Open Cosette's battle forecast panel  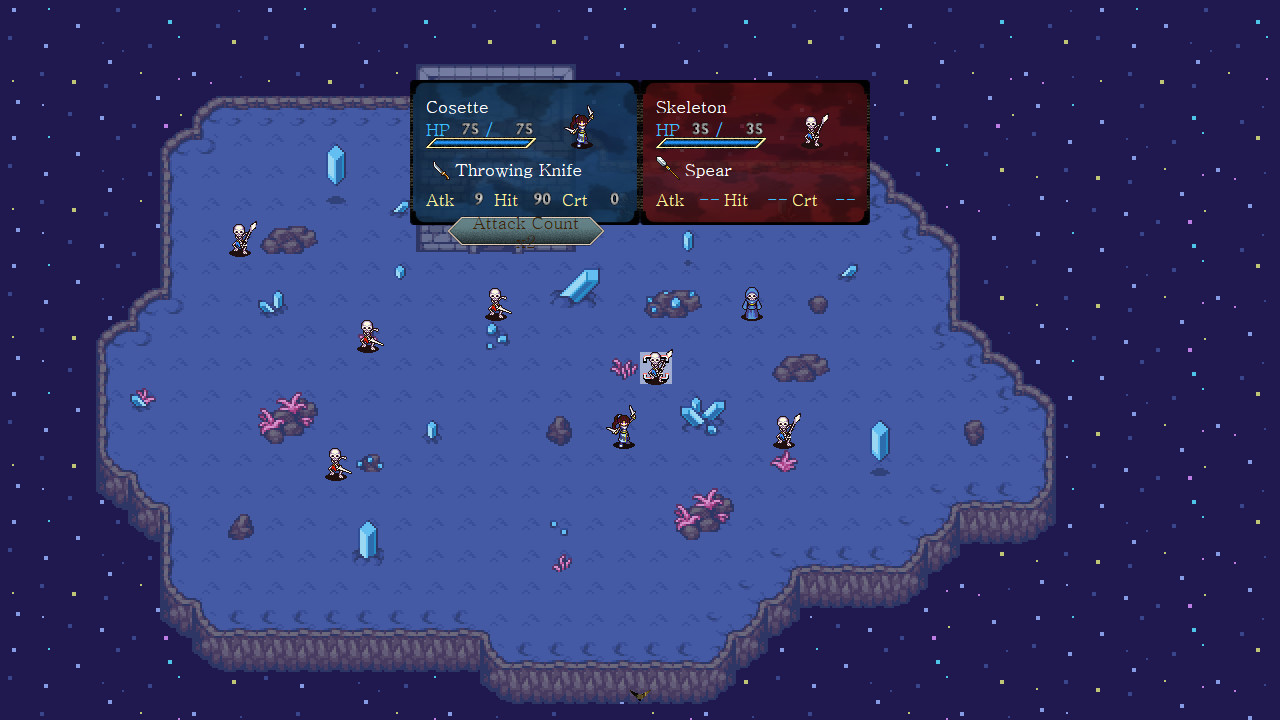pyautogui.click(x=523, y=152)
